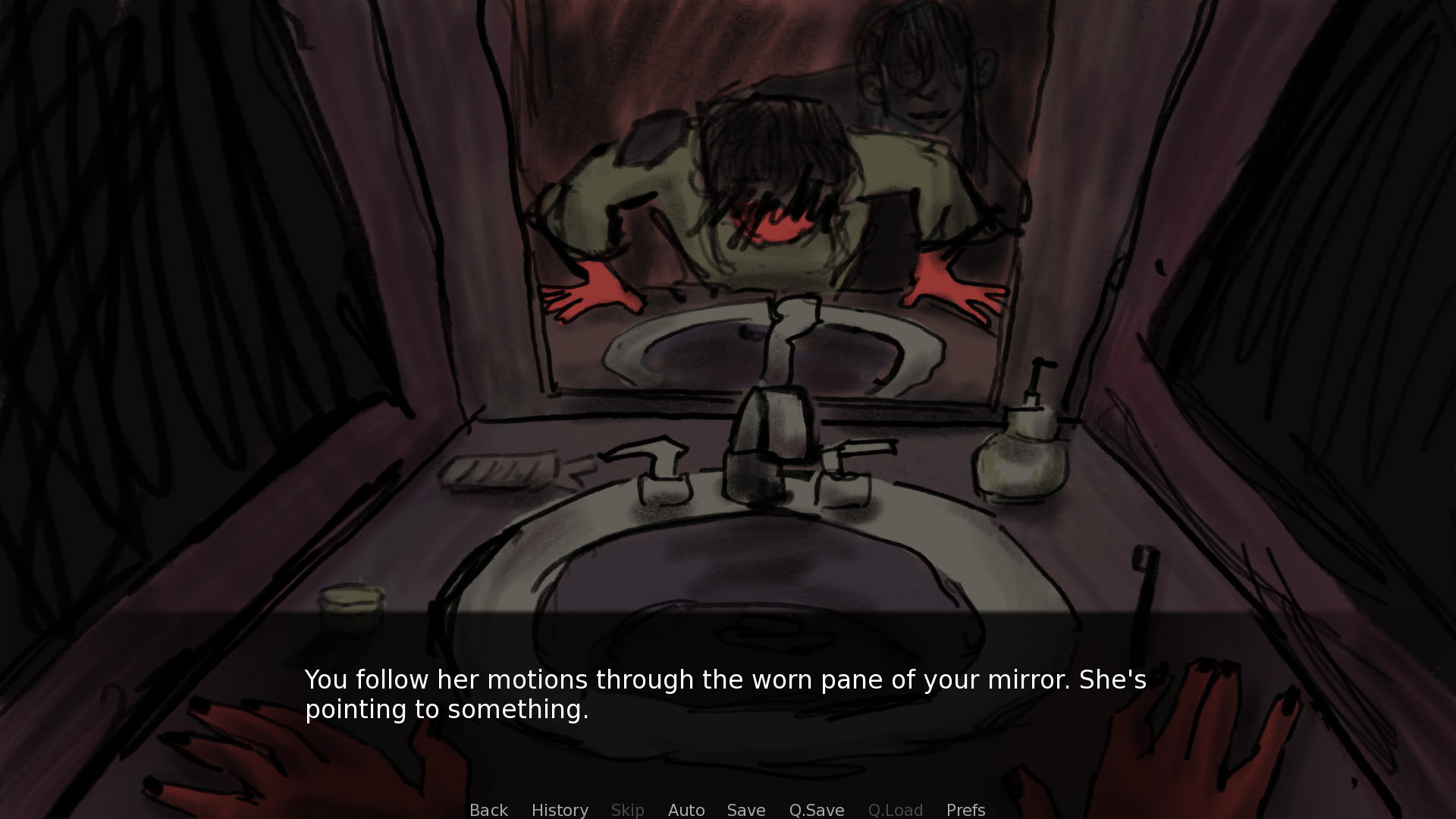
Task: Go Back to the previous line
Action: tap(488, 810)
